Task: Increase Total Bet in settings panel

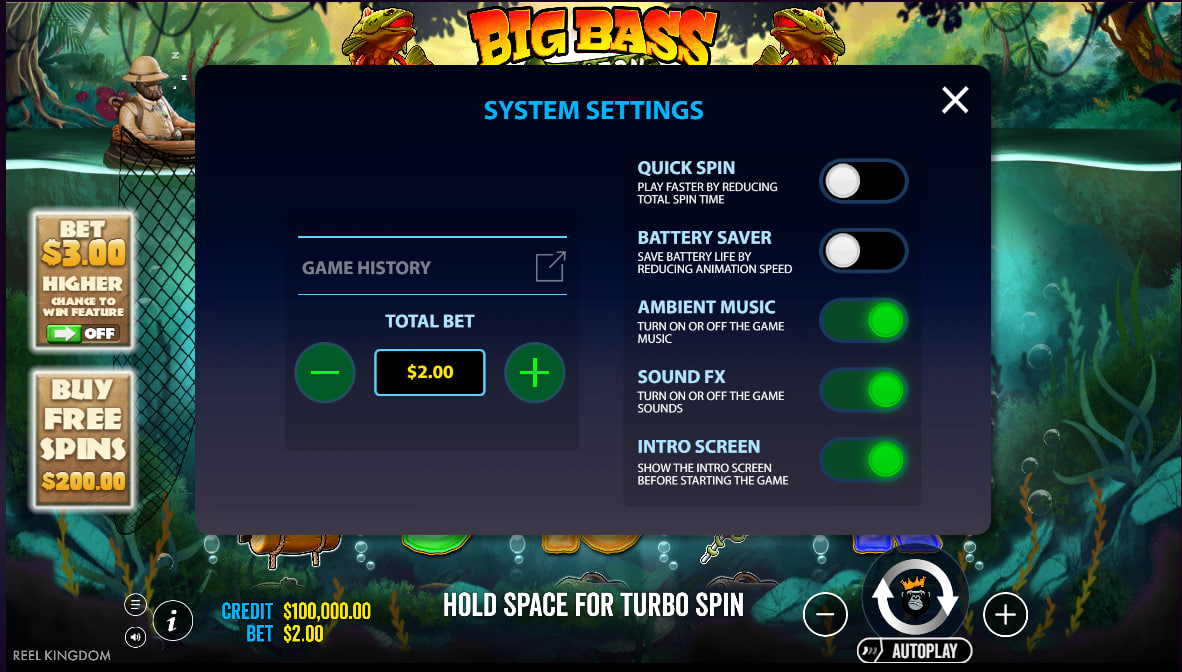Action: click(535, 373)
